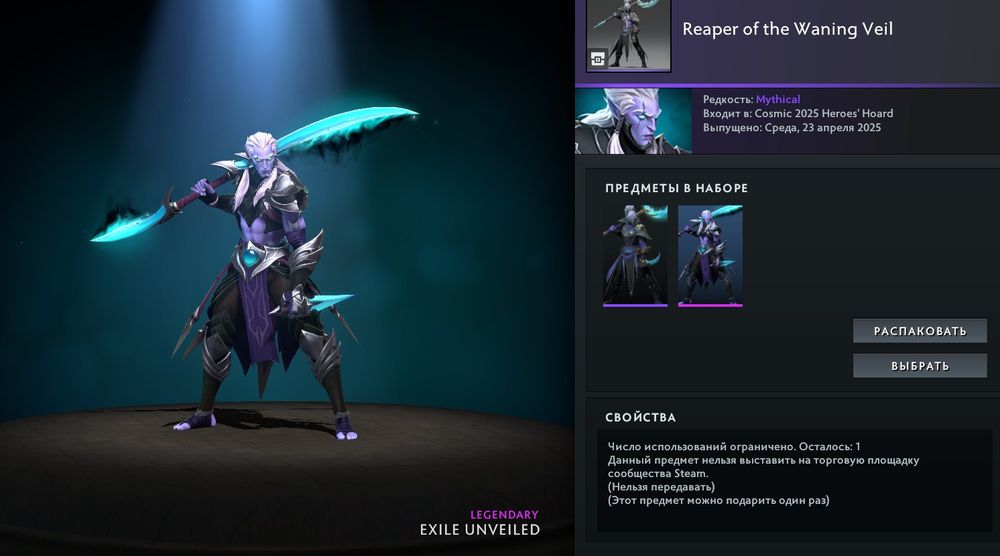Screen dimensions: 1000x556
Task: Select the dark-background item in the set list
Action: point(635,255)
